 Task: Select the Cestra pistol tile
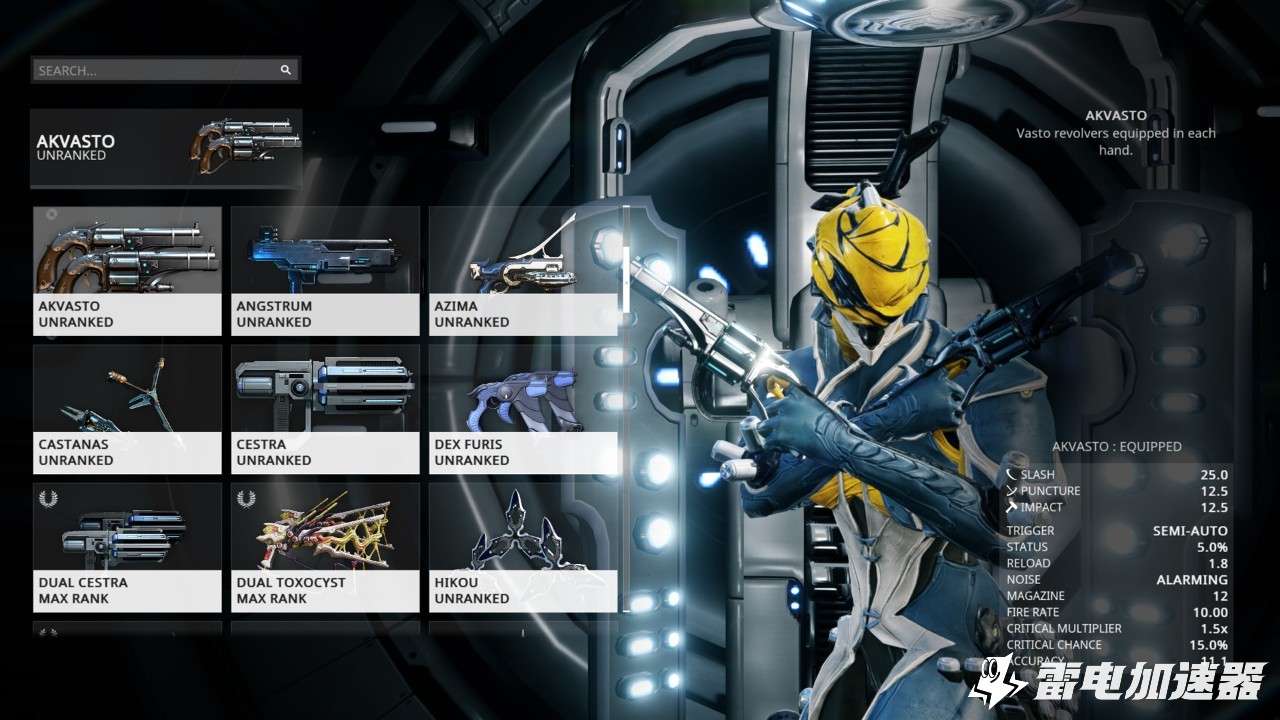(325, 409)
